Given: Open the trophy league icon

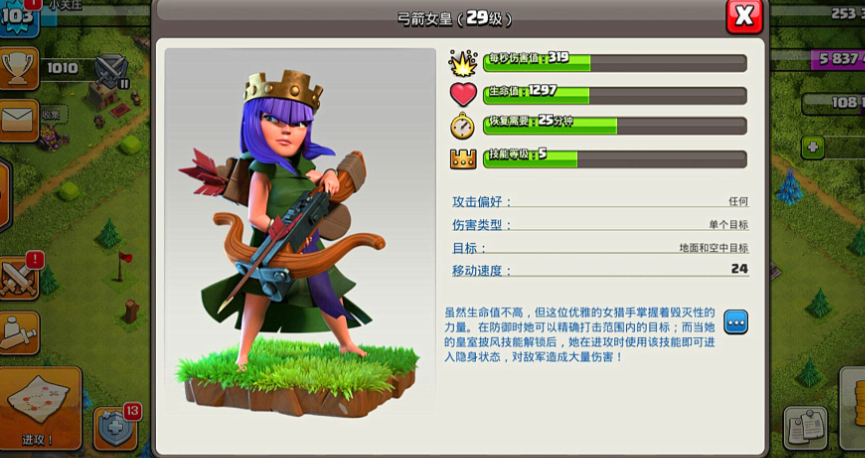Looking at the screenshot, I should [x=19, y=68].
